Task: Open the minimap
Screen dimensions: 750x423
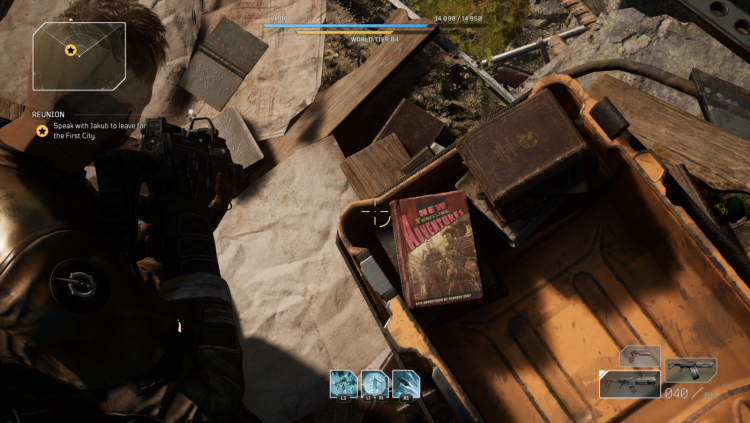Action: tap(79, 56)
